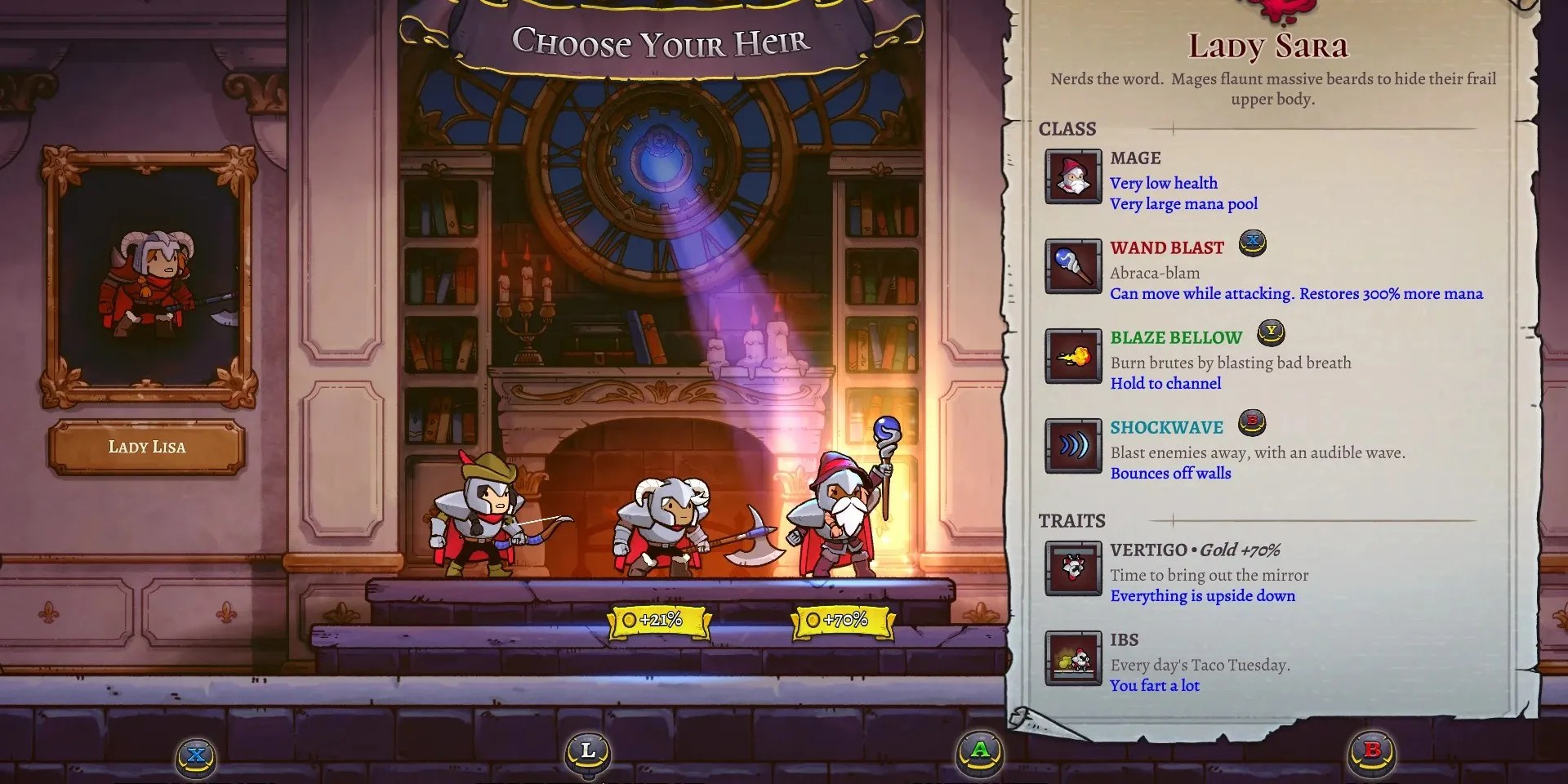Click the Y button prompt on Blaze Bellow
The width and height of the screenshot is (1568, 784).
pyautogui.click(x=1271, y=333)
